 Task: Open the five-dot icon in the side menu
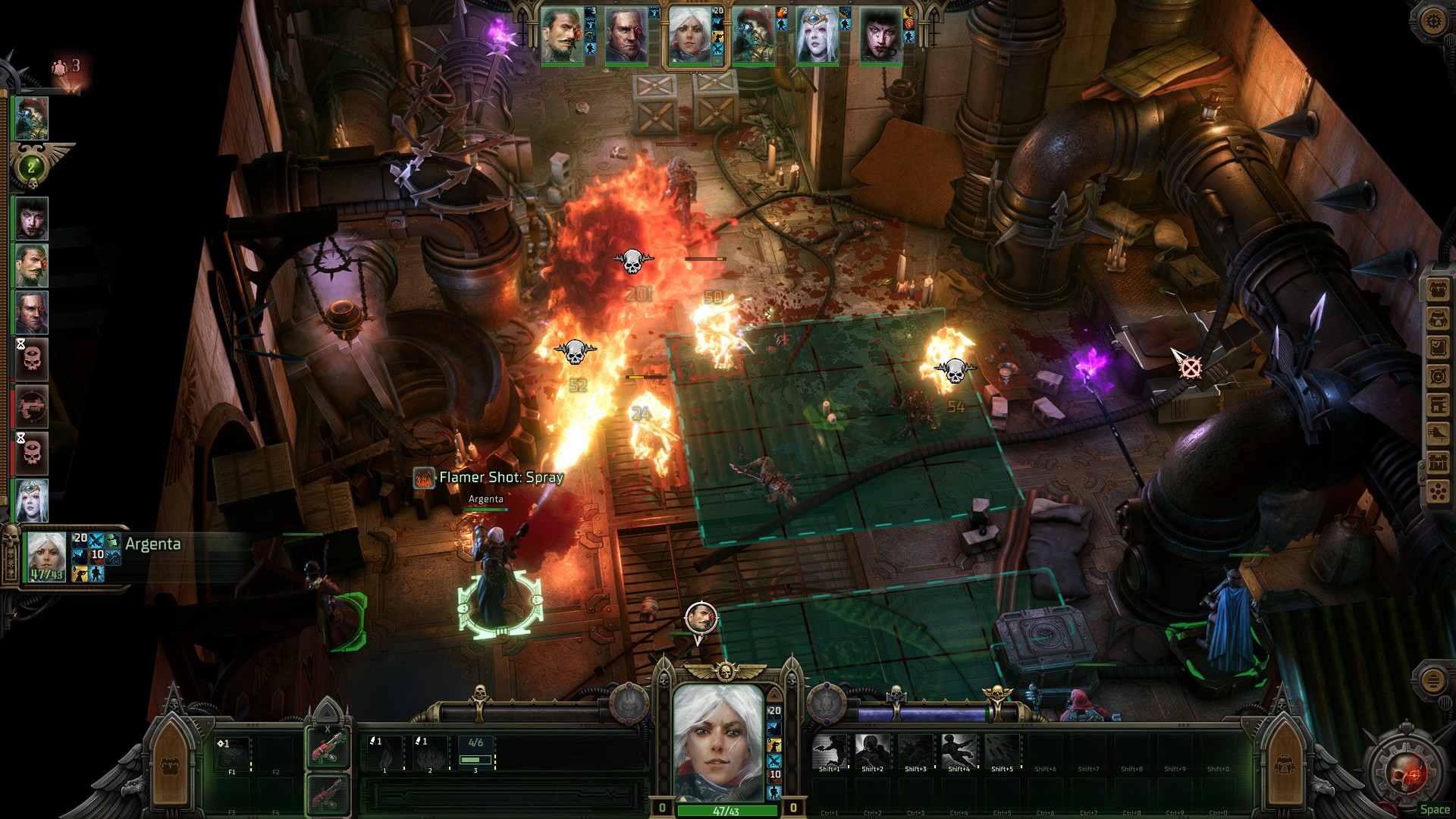coord(1438,492)
